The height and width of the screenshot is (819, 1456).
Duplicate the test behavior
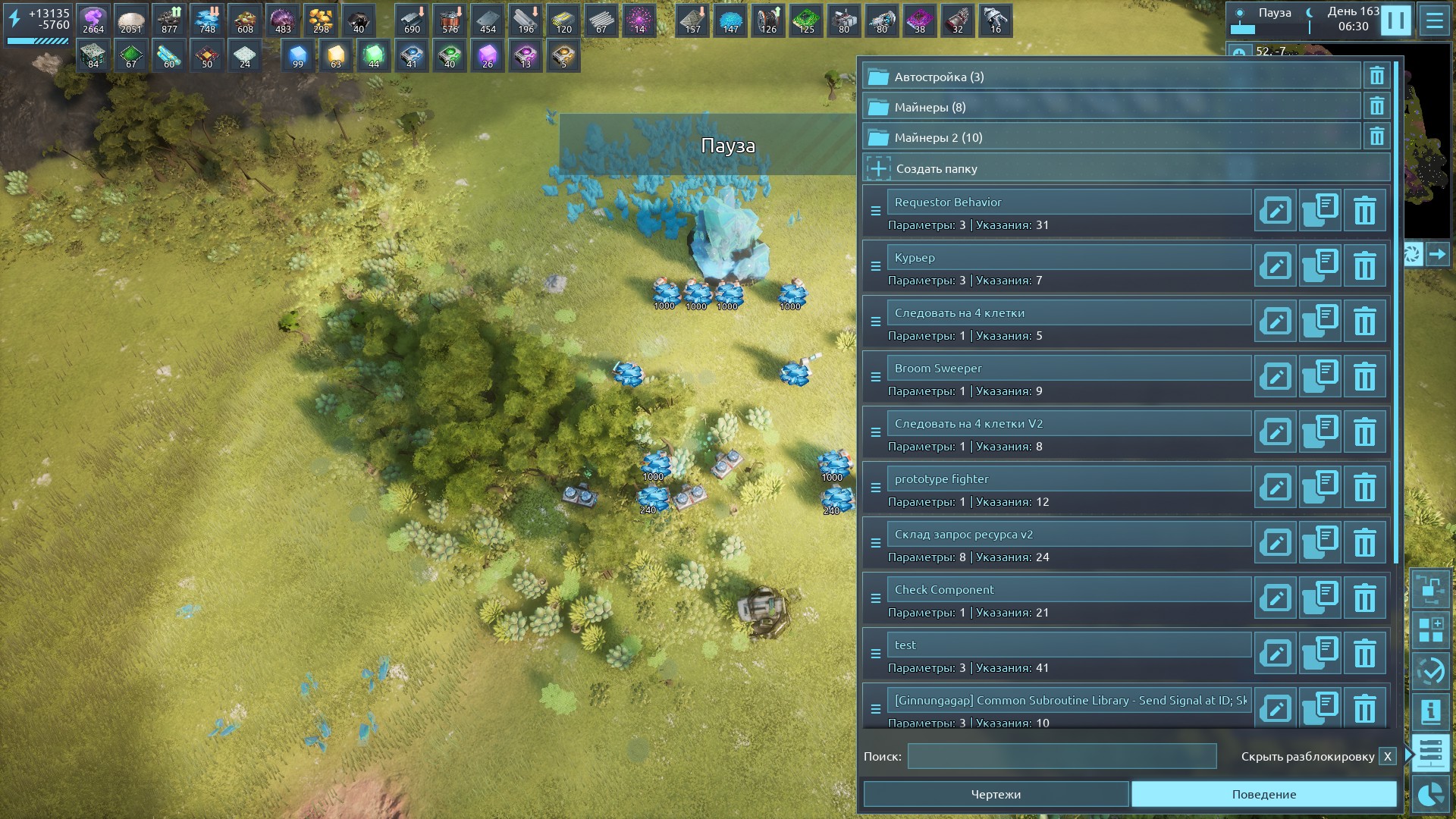(1320, 654)
